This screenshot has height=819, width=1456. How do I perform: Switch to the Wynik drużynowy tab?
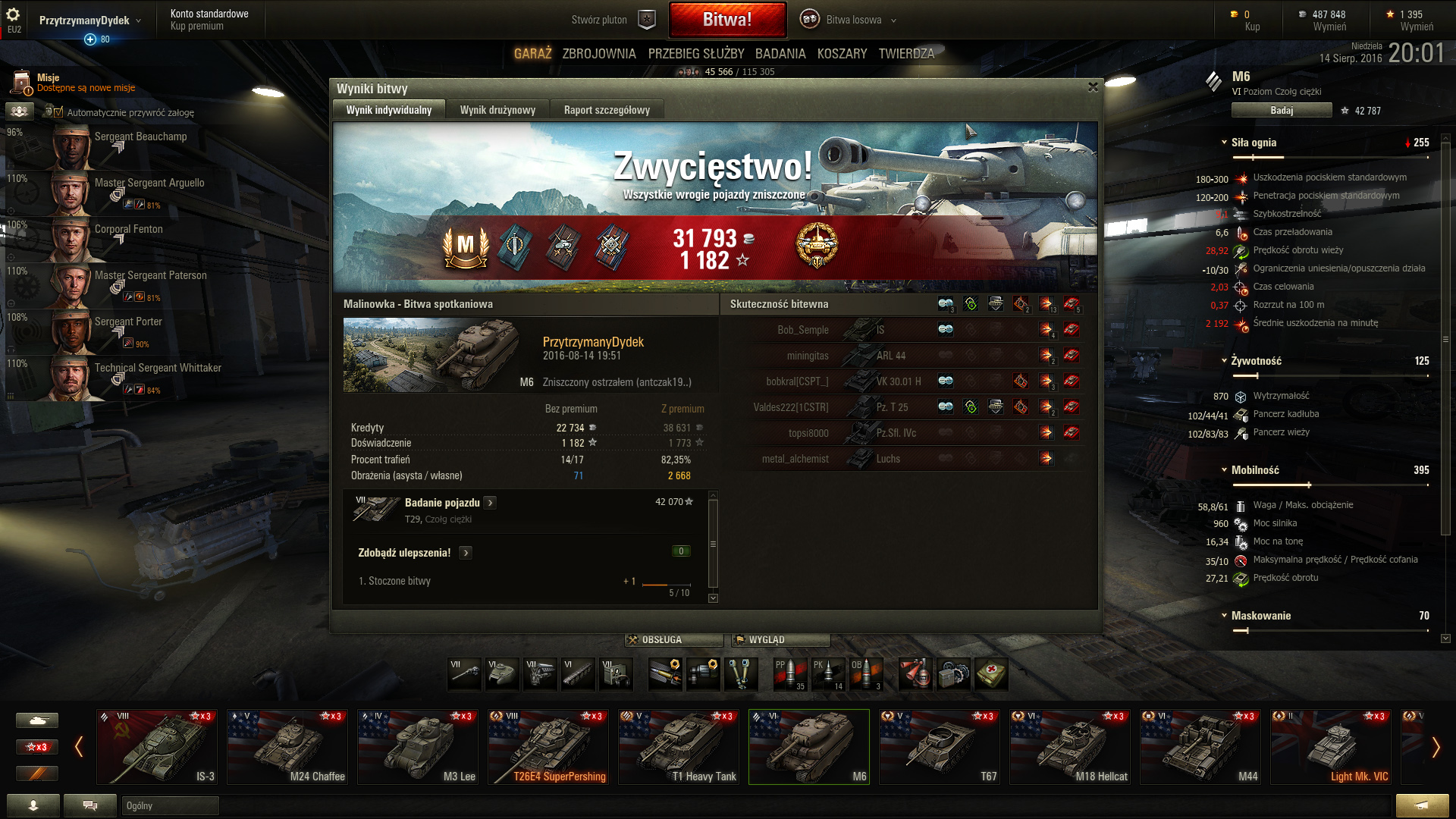497,110
